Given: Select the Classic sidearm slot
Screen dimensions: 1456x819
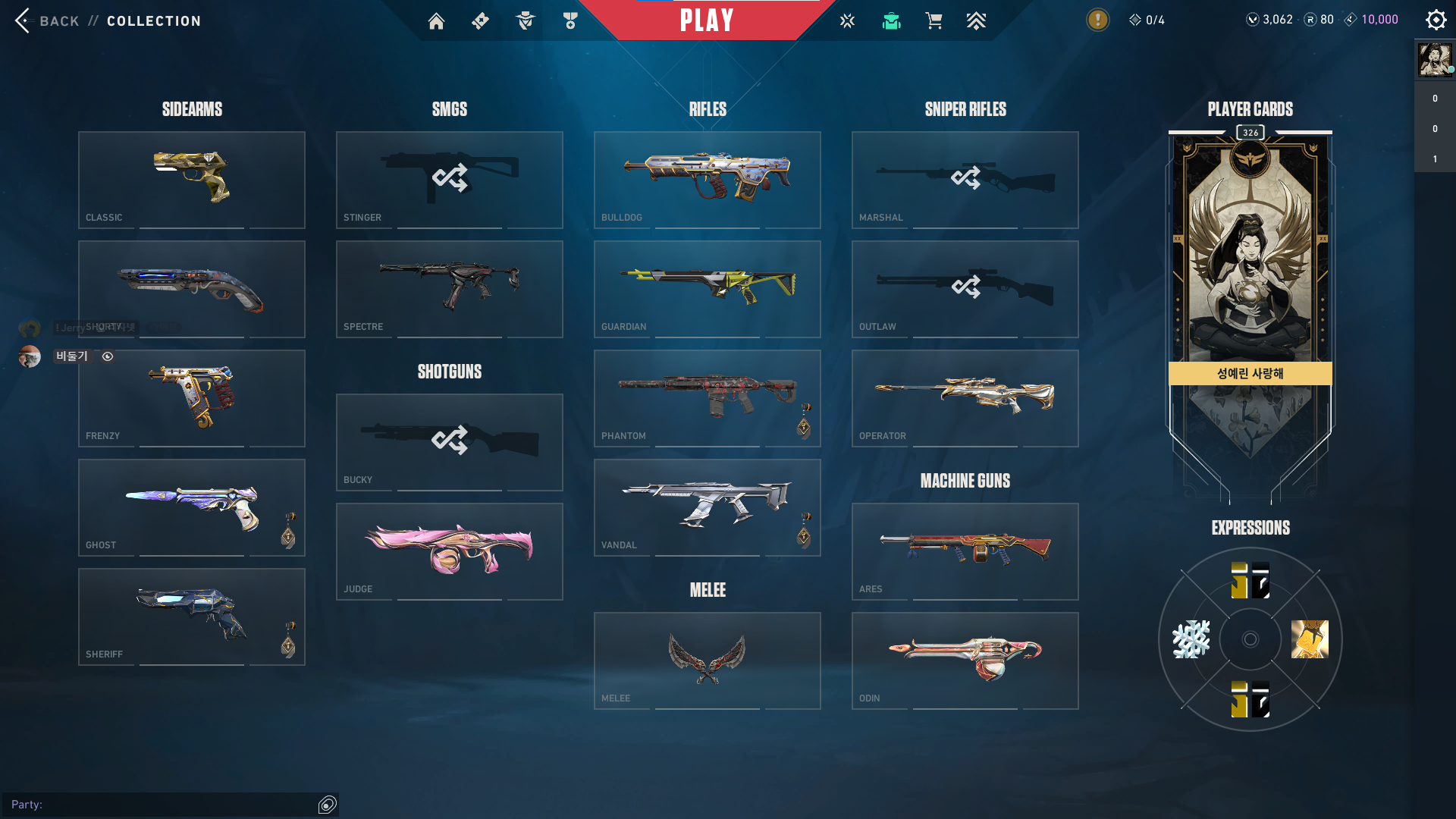Looking at the screenshot, I should coord(192,180).
